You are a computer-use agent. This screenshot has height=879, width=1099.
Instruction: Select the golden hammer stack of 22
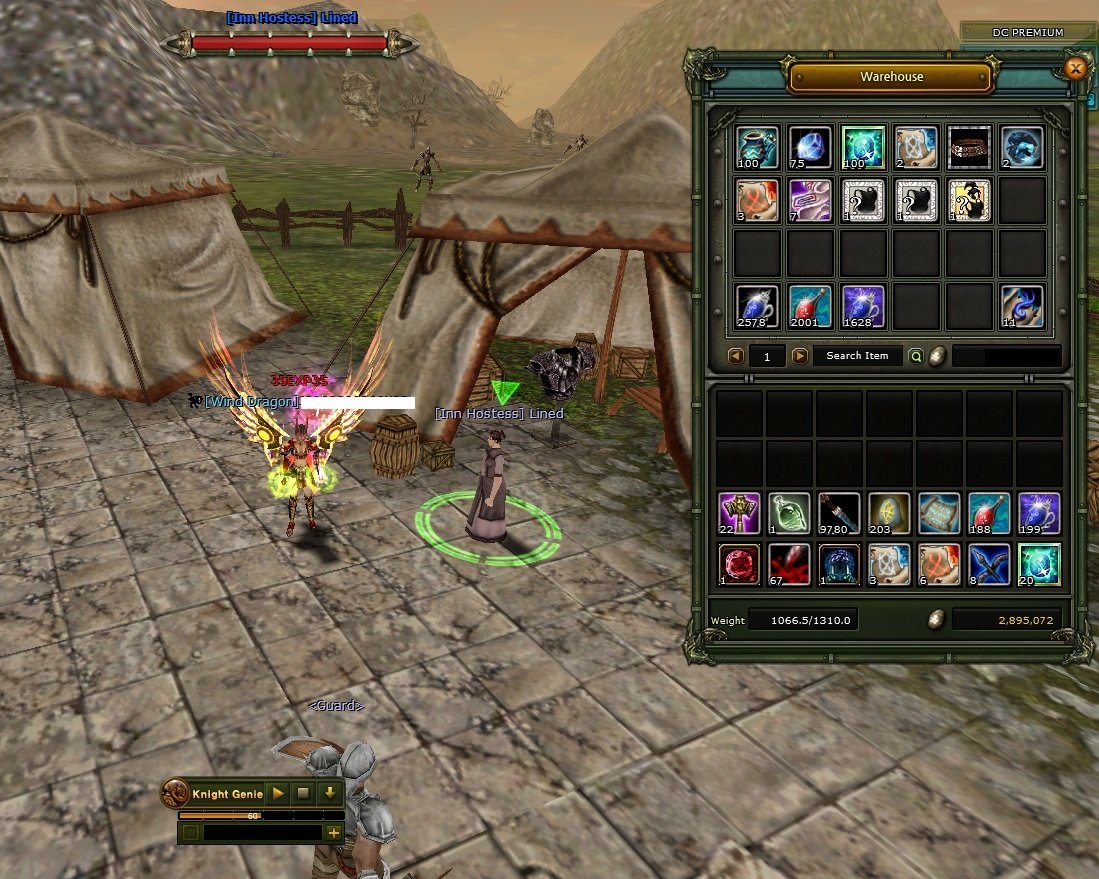pos(739,513)
